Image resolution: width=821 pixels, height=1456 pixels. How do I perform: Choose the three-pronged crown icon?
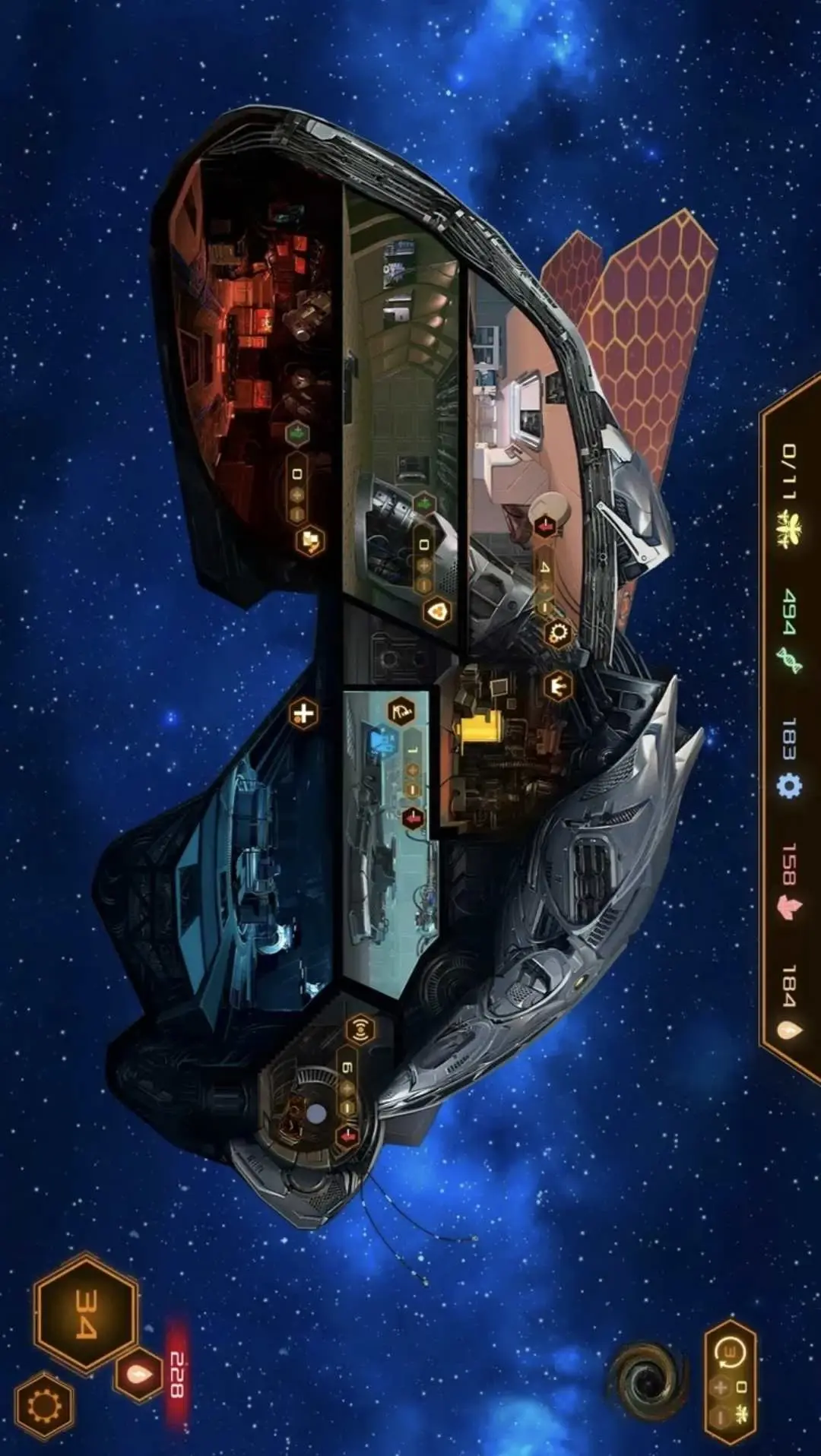coord(558,688)
